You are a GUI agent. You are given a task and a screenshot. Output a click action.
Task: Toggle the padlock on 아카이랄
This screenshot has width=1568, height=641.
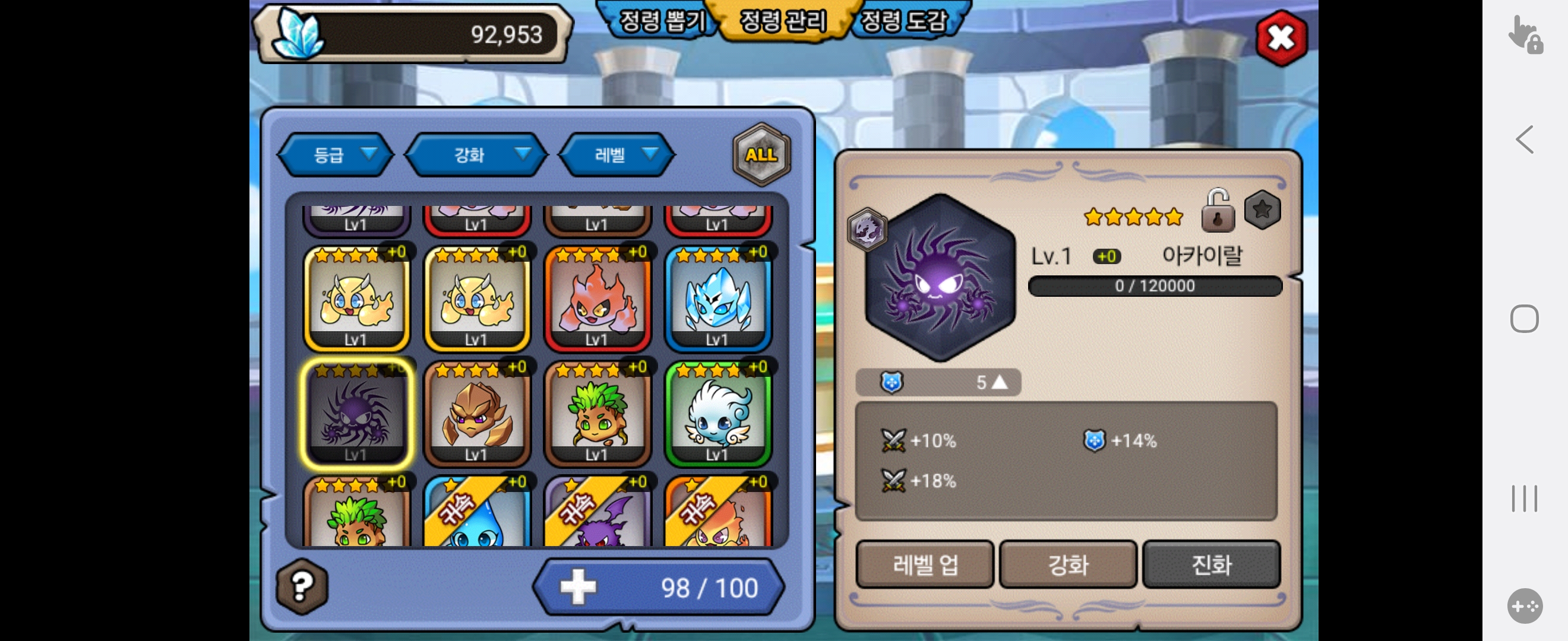[1218, 211]
